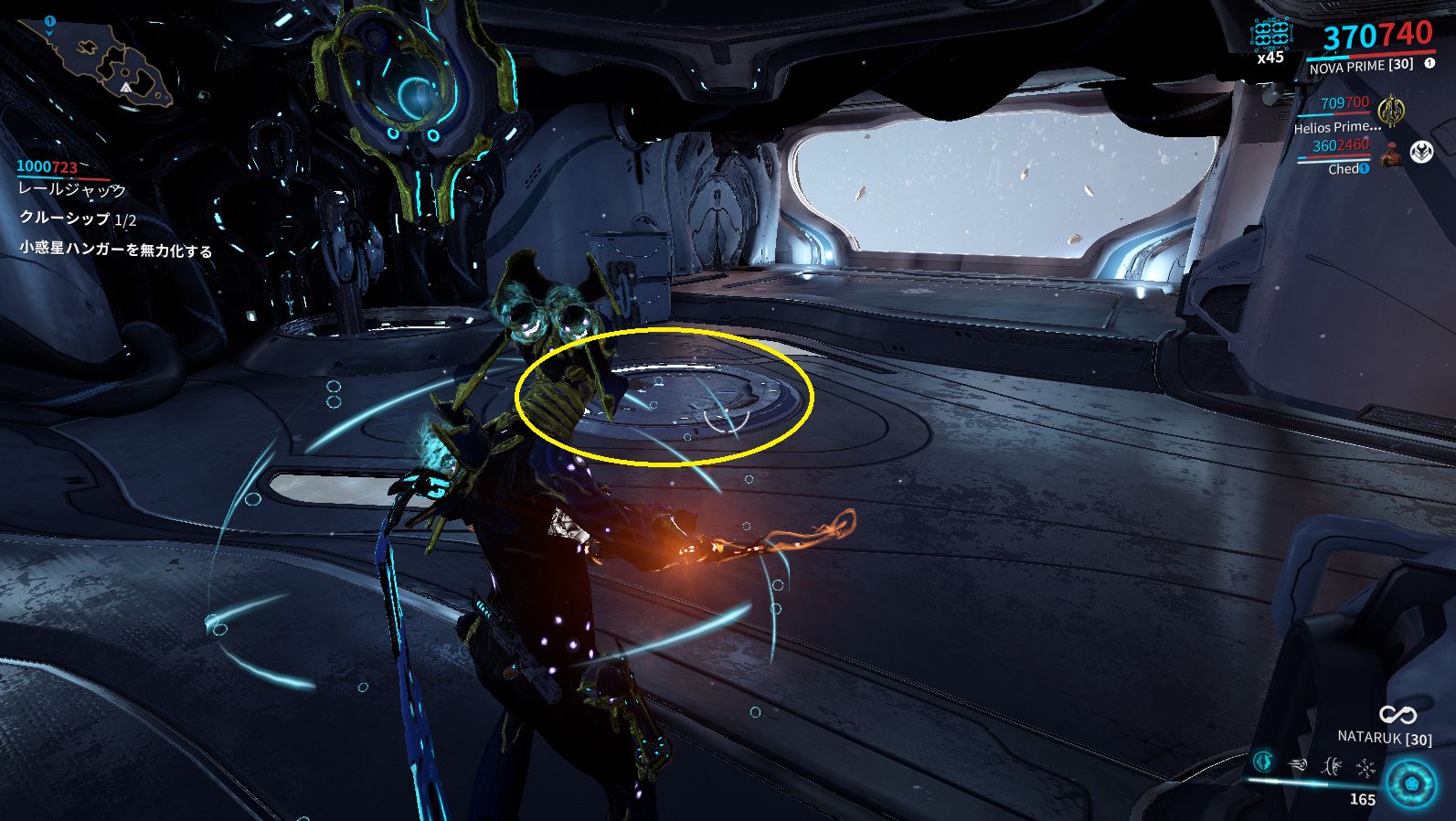The image size is (1456, 821).
Task: Activate the Molecular Prime ability icon
Action: click(x=1366, y=767)
